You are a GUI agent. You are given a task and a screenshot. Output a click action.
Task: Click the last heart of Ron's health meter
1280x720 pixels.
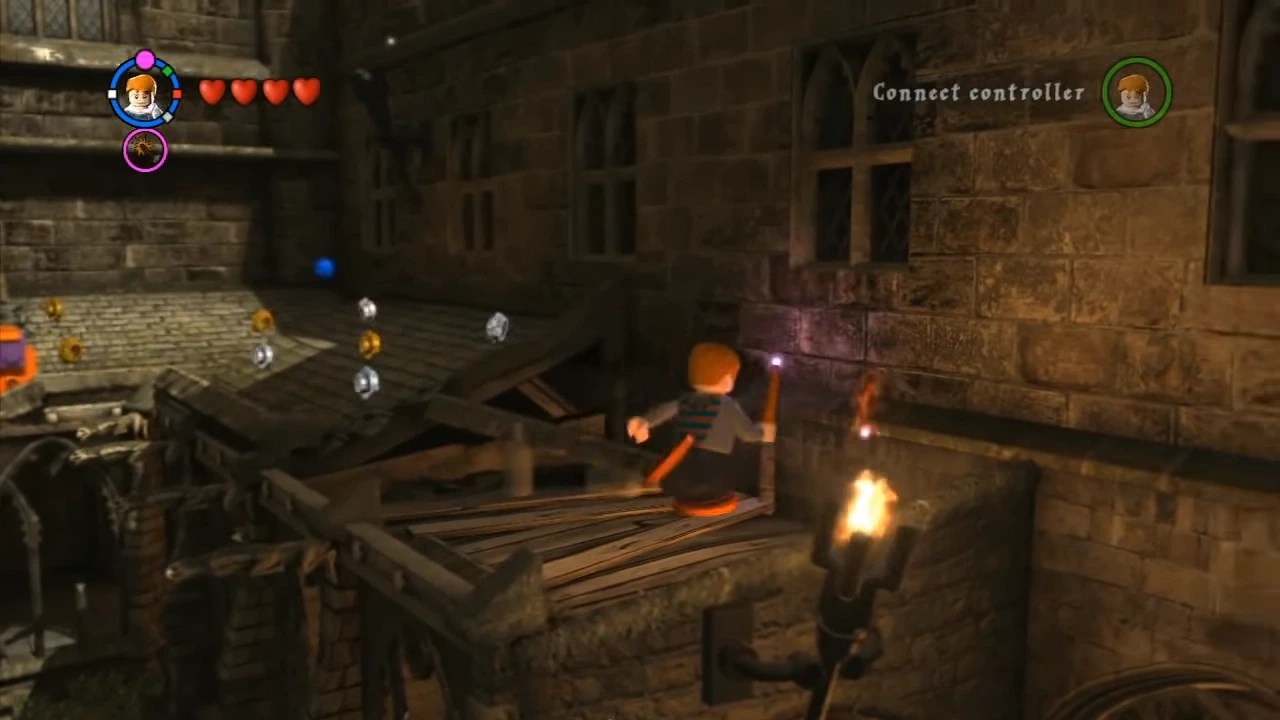pos(304,92)
